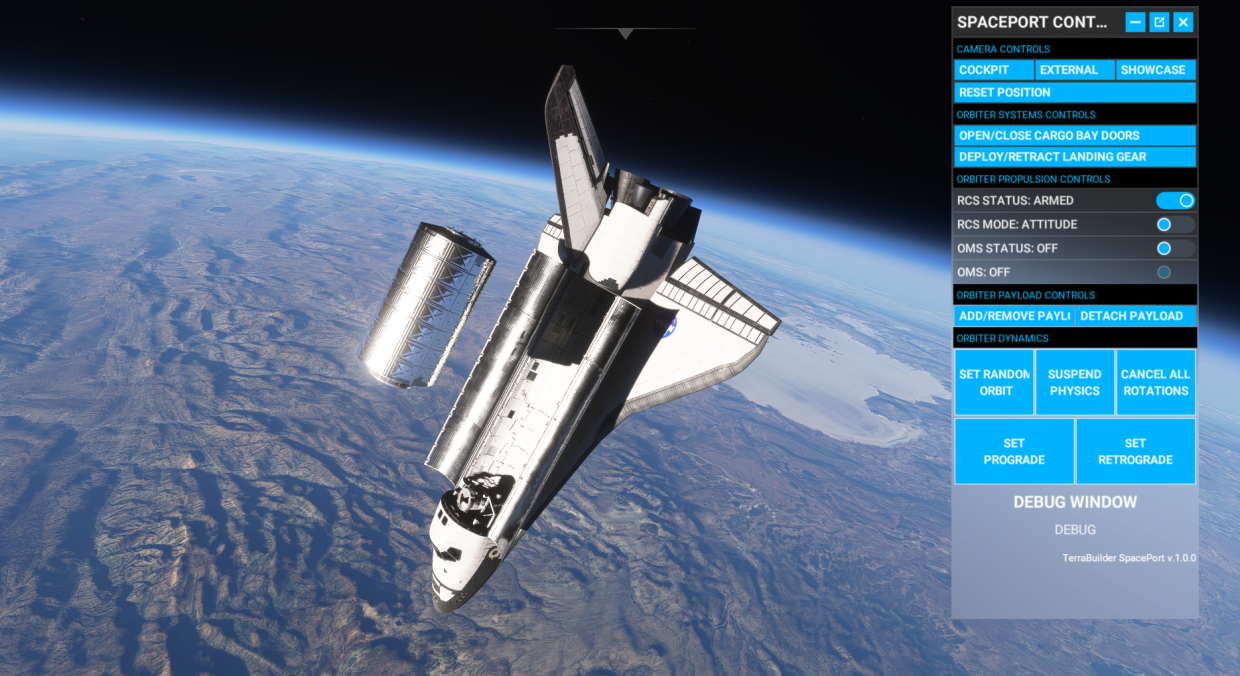Open/Close the cargo bay doors
Viewport: 1240px width, 676px height.
(1075, 135)
